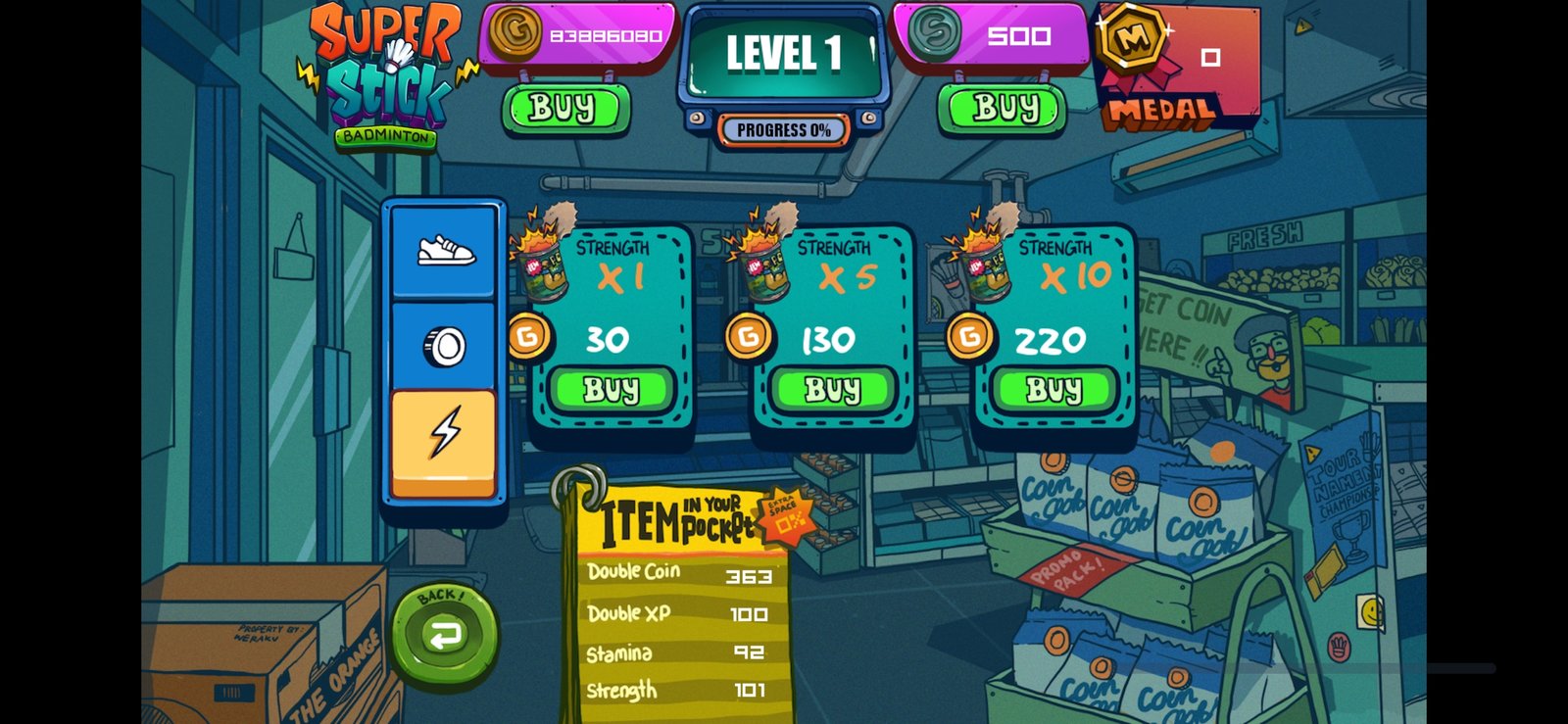This screenshot has width=1568, height=724.
Task: Open the Medal panel
Action: (1176, 67)
